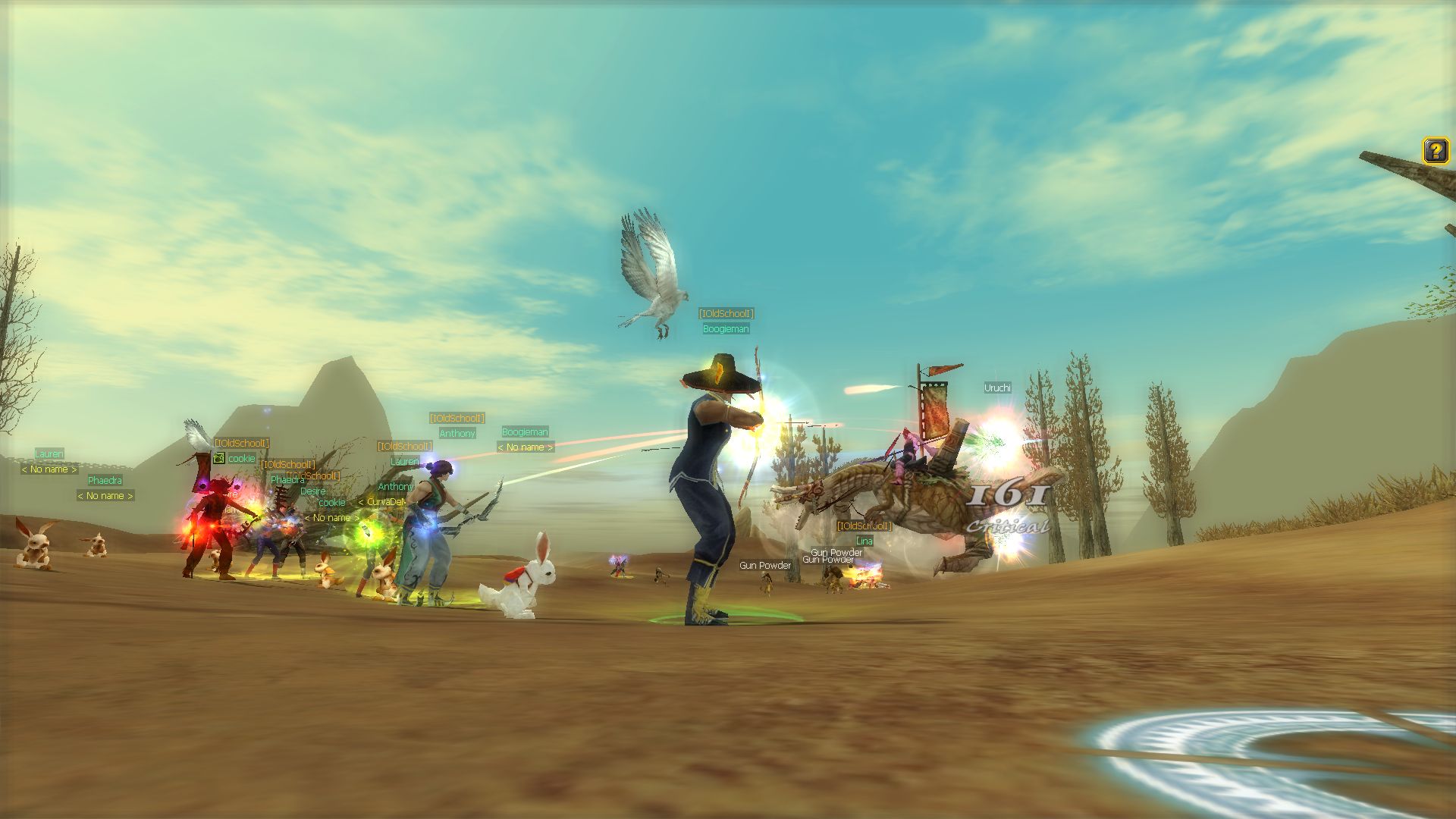Open the yellow question mark help icon

1435,150
